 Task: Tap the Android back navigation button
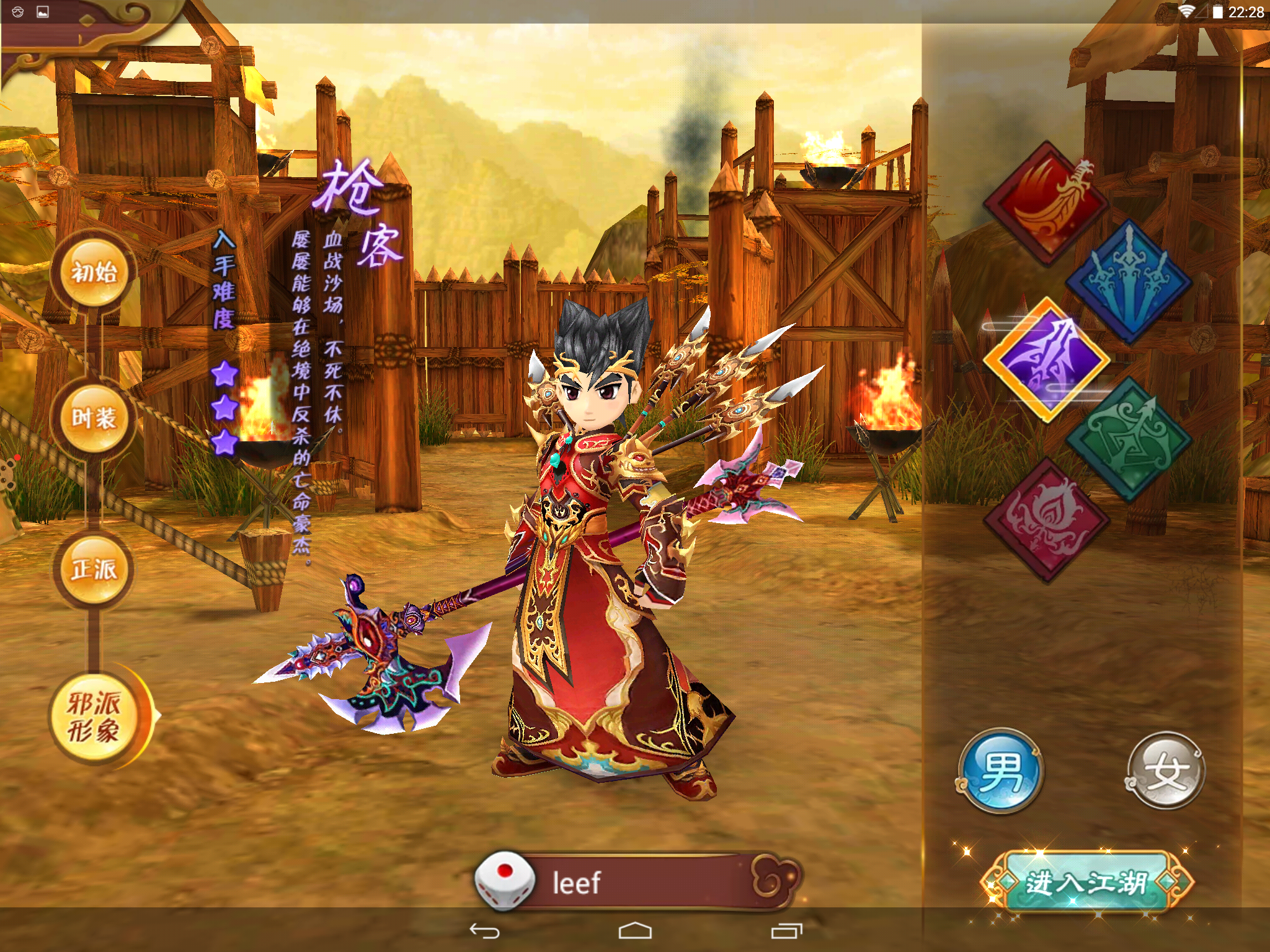click(x=484, y=931)
